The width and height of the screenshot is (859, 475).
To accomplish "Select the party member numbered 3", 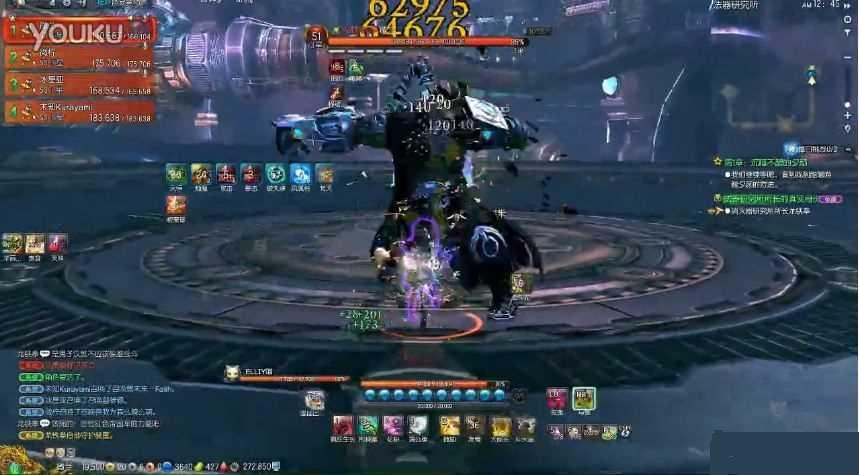I will (x=80, y=84).
